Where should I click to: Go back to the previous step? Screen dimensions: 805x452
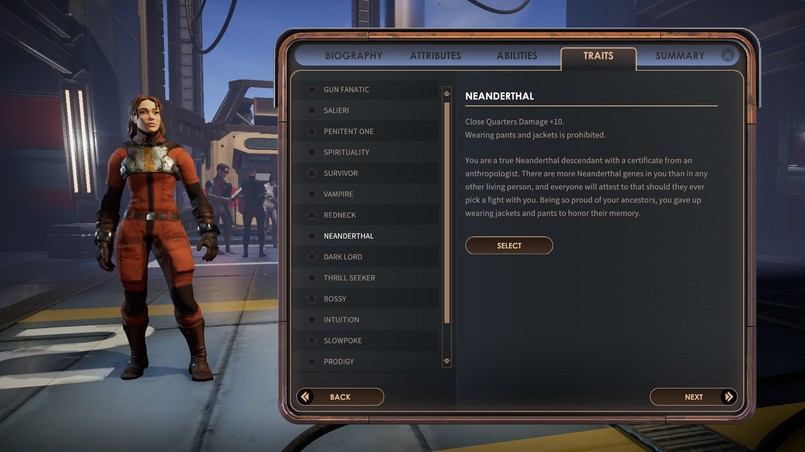point(340,397)
